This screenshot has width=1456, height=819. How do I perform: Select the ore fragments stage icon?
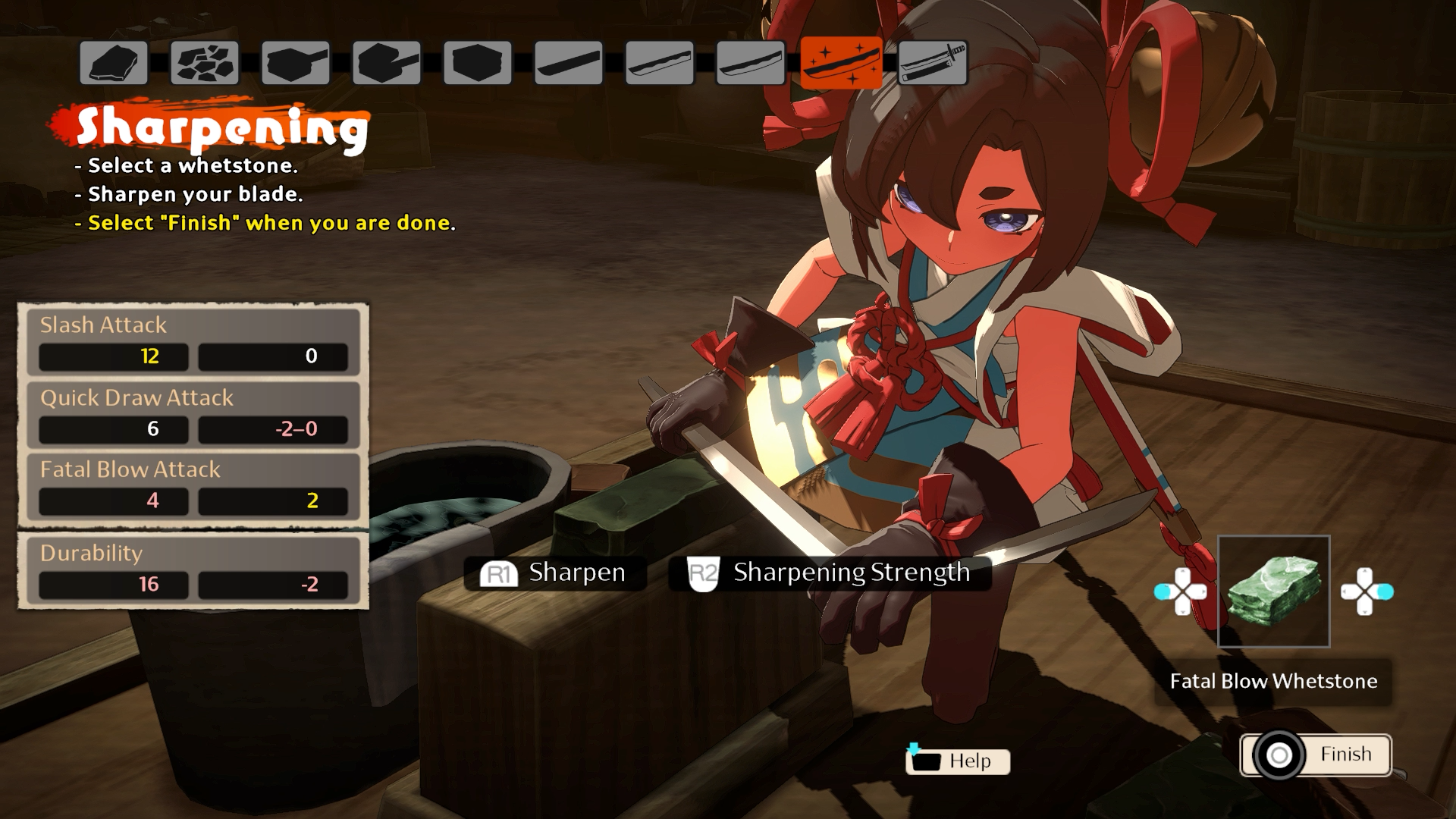click(205, 64)
